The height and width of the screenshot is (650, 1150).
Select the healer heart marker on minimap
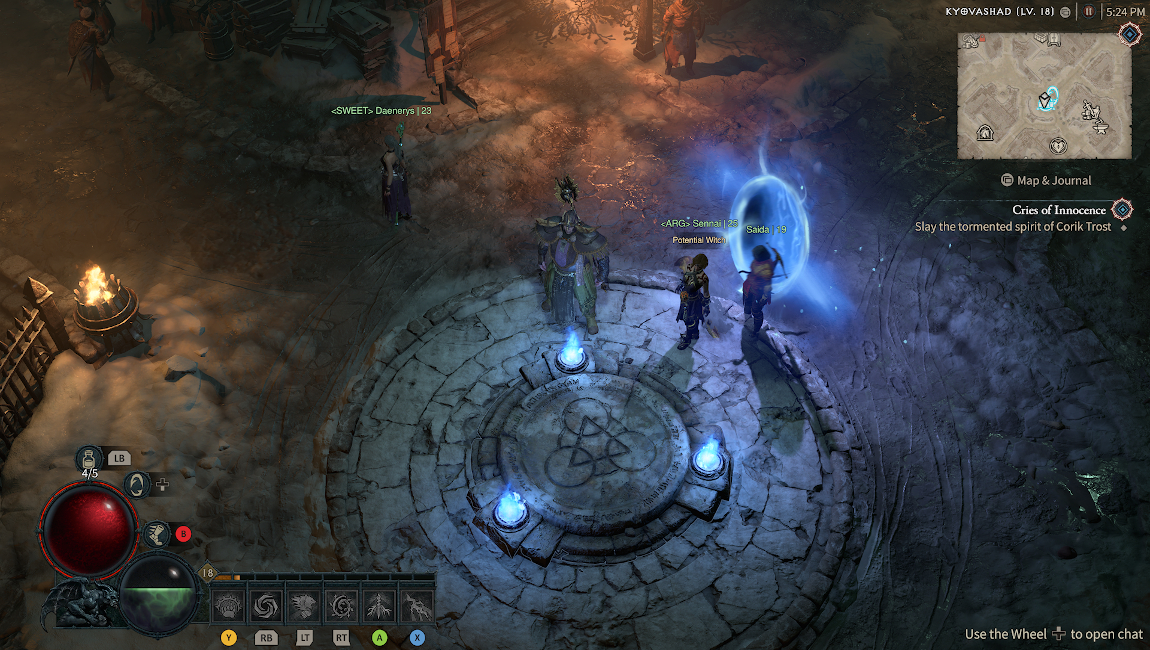pos(1058,146)
